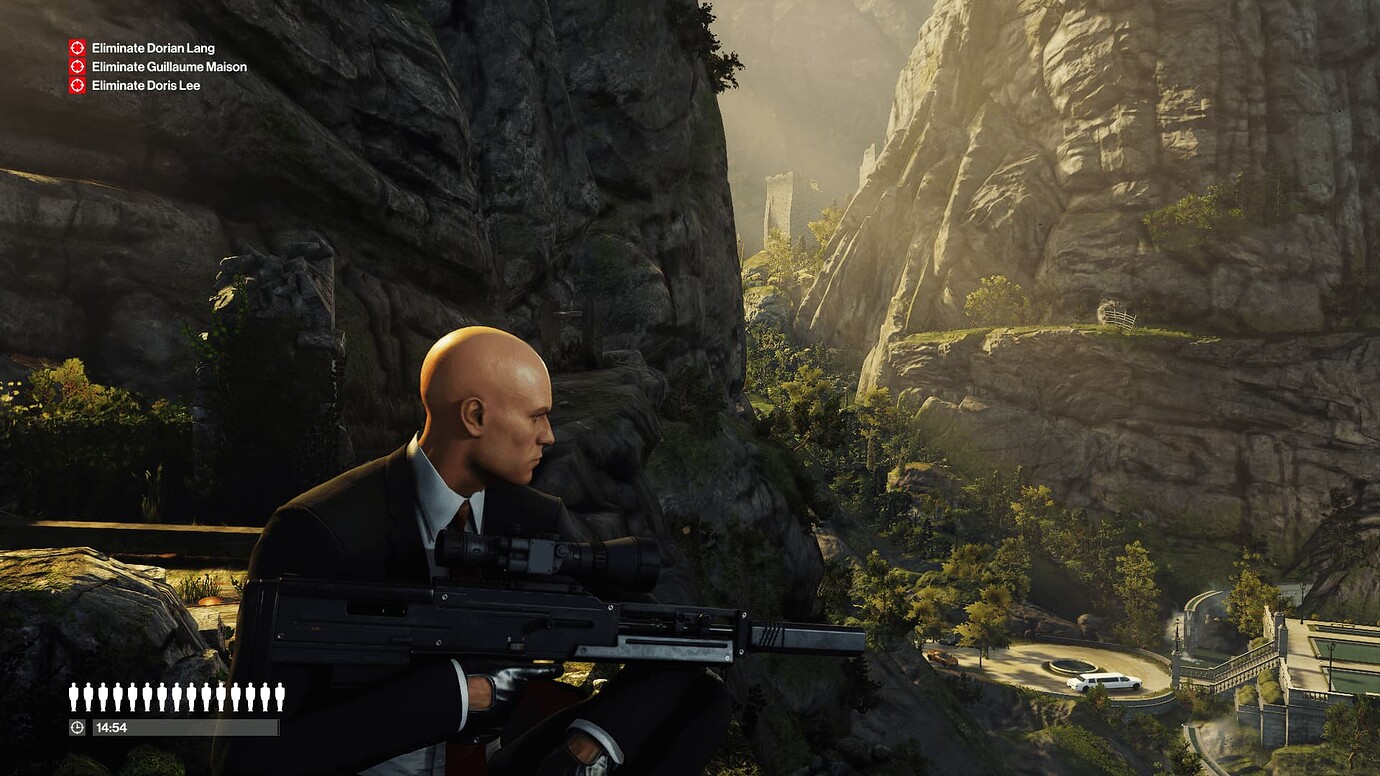The height and width of the screenshot is (776, 1380).
Task: Select the Eliminate Dorian Lang objective
Action: click(152, 48)
